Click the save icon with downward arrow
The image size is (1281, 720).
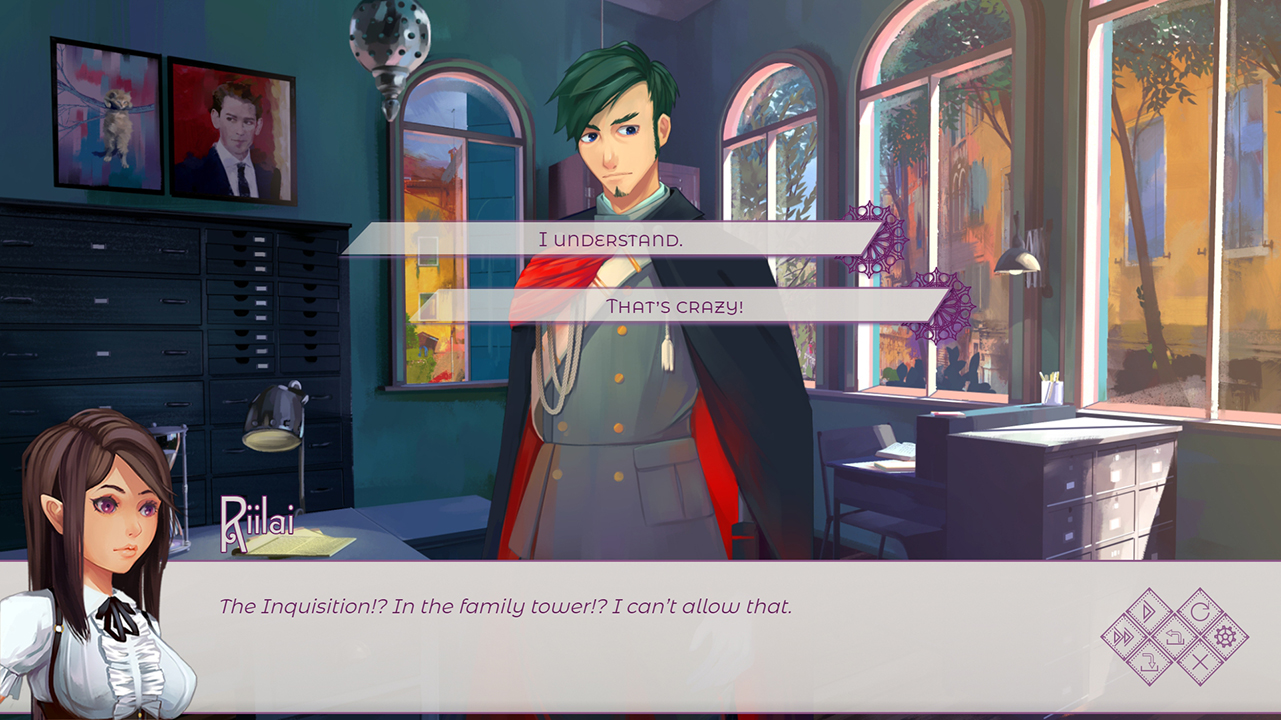pos(1149,660)
